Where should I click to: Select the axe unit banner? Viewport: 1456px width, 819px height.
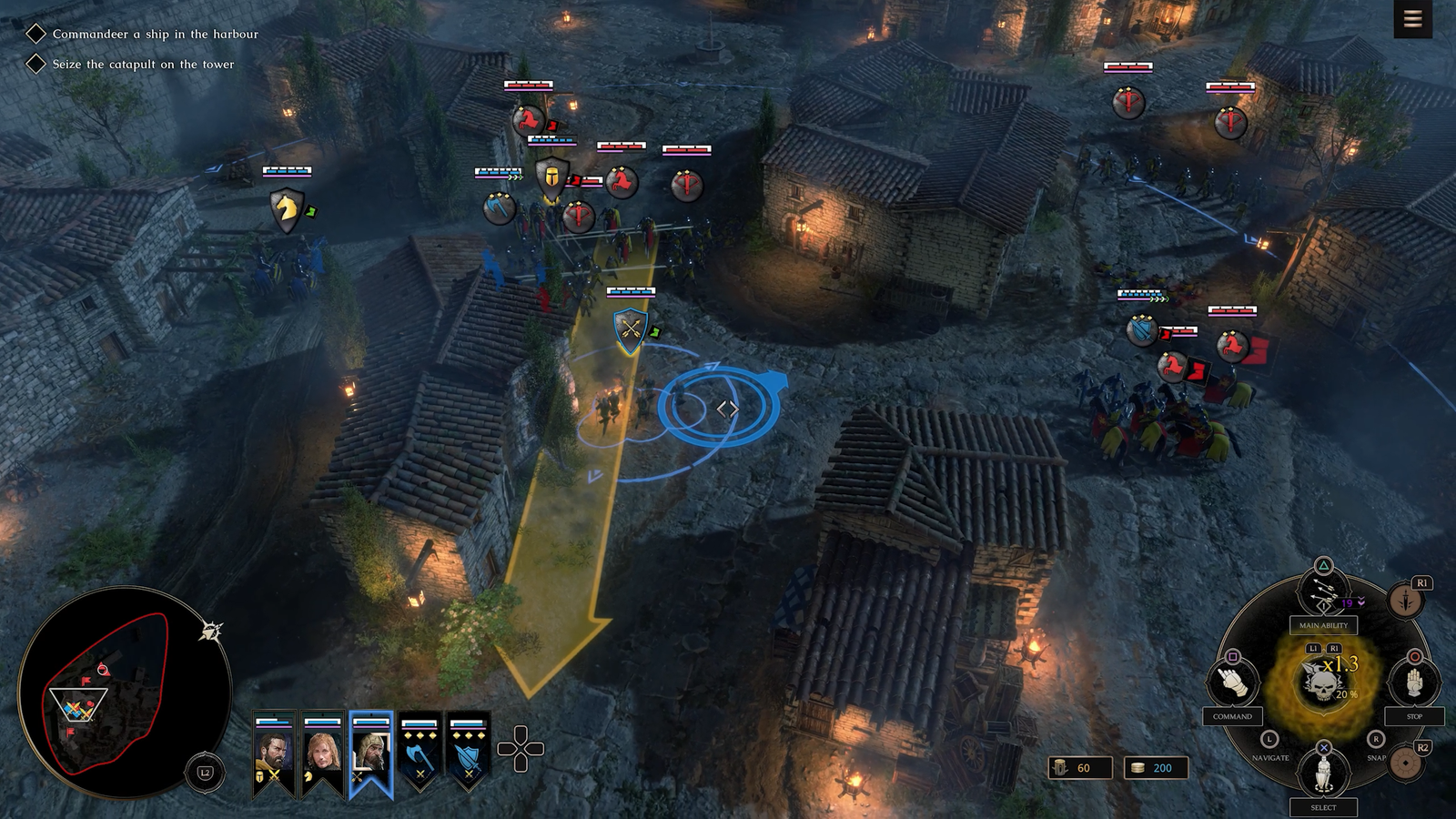coord(420,753)
